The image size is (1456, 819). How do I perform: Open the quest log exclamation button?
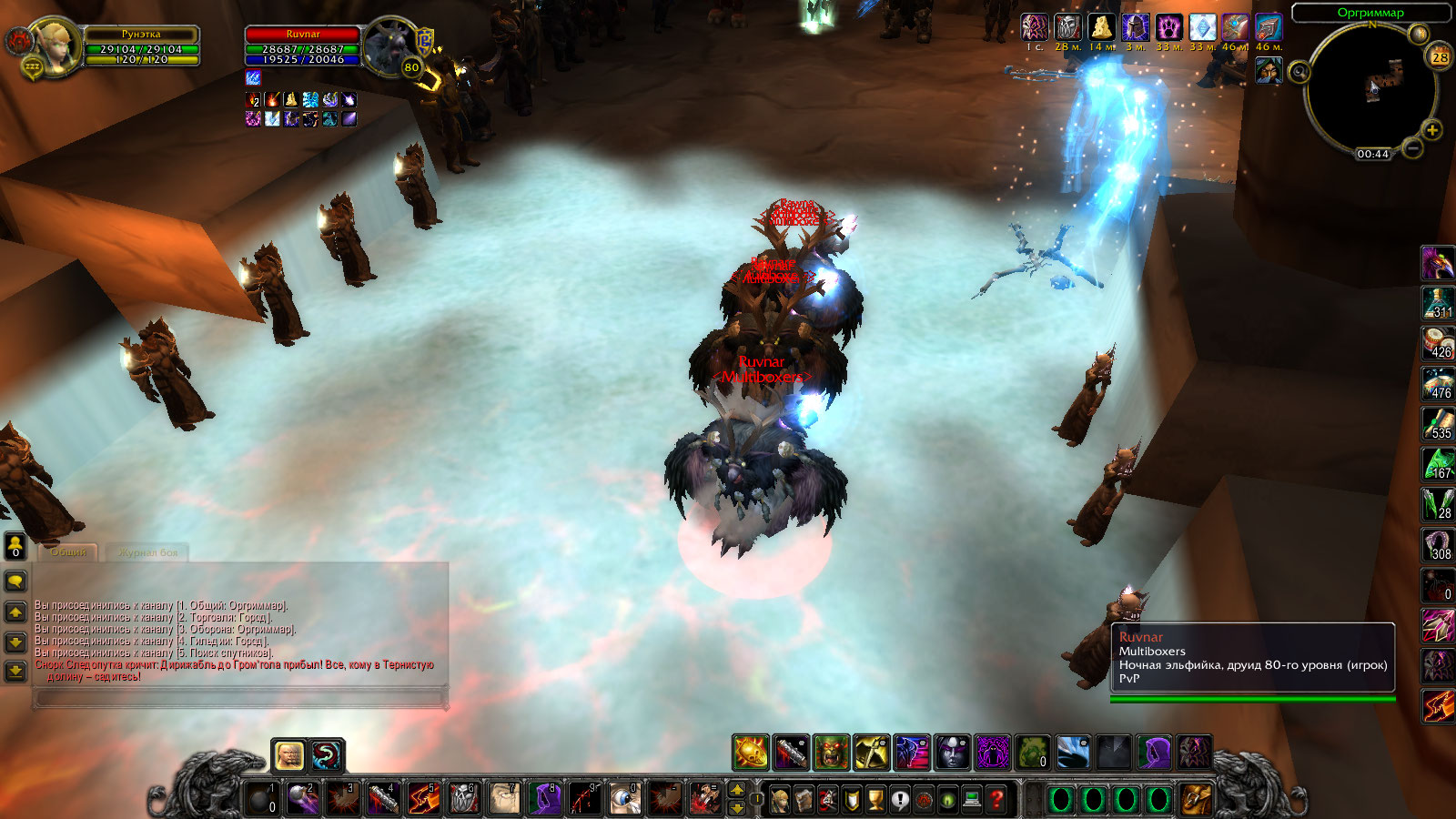[899, 800]
